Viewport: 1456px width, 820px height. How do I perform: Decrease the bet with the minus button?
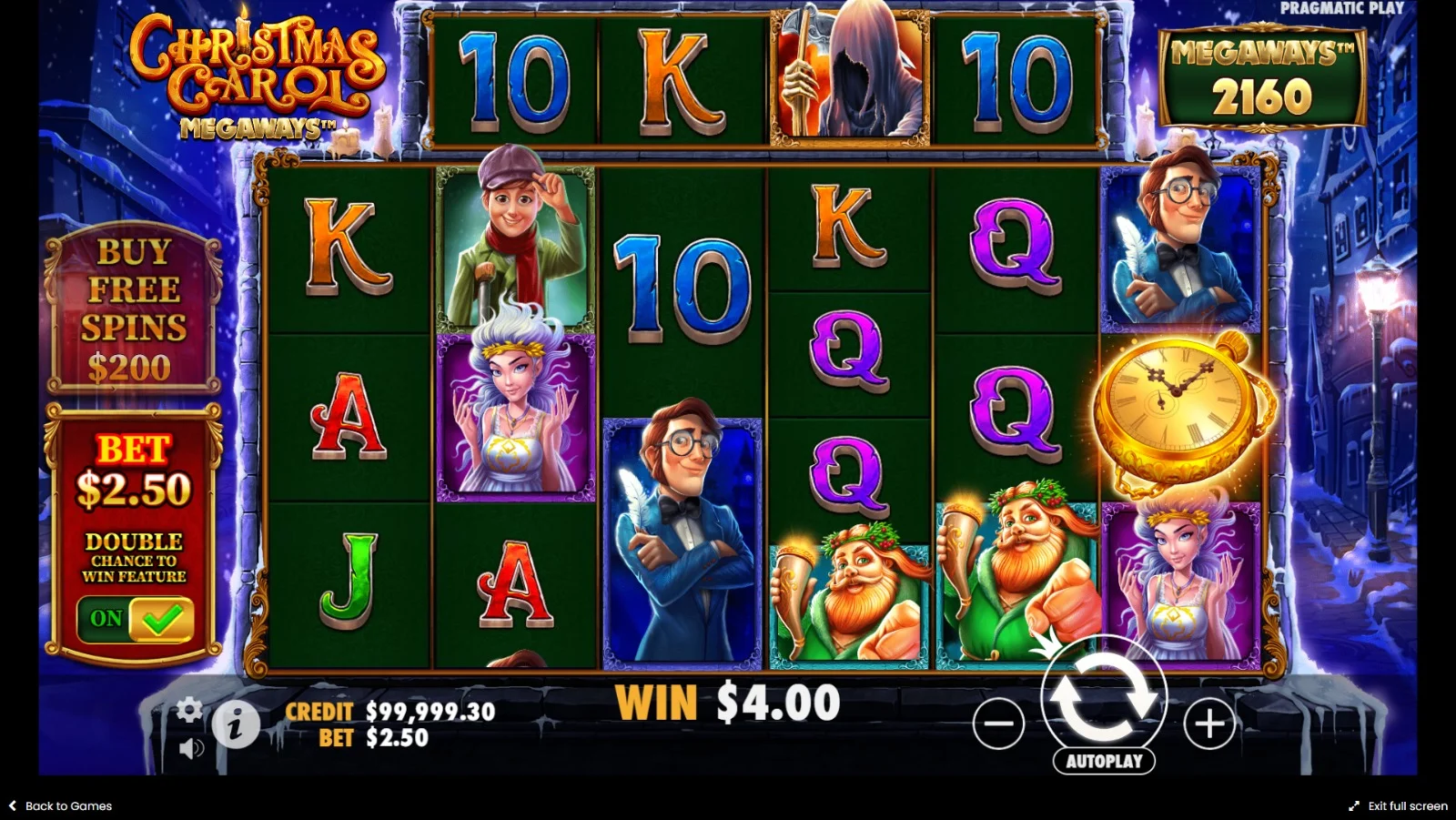click(x=998, y=724)
